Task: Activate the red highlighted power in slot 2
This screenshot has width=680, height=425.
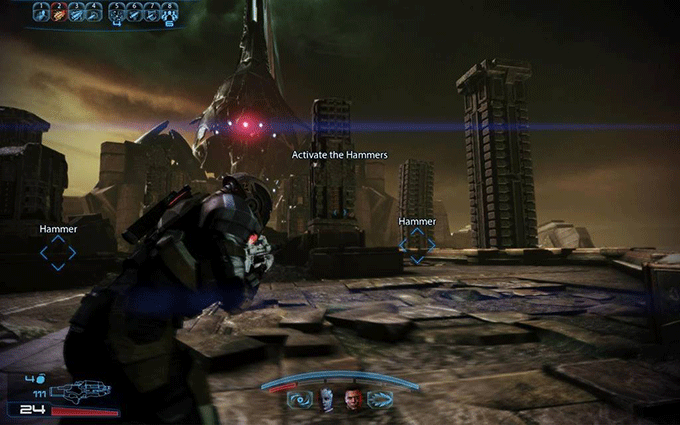Action: click(60, 12)
